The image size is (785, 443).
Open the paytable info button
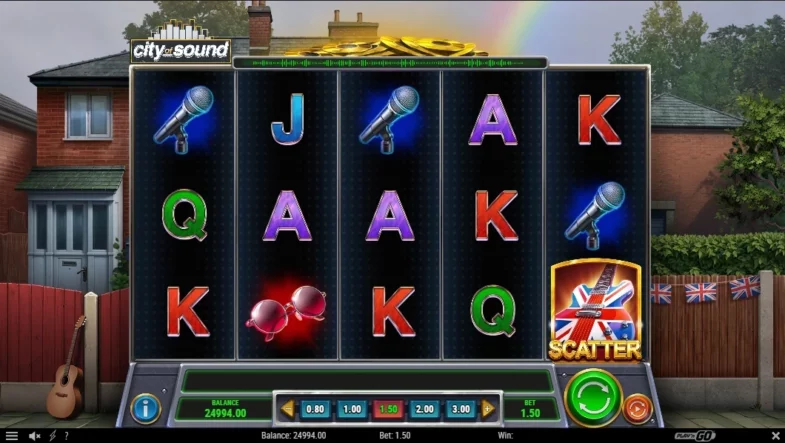[146, 407]
